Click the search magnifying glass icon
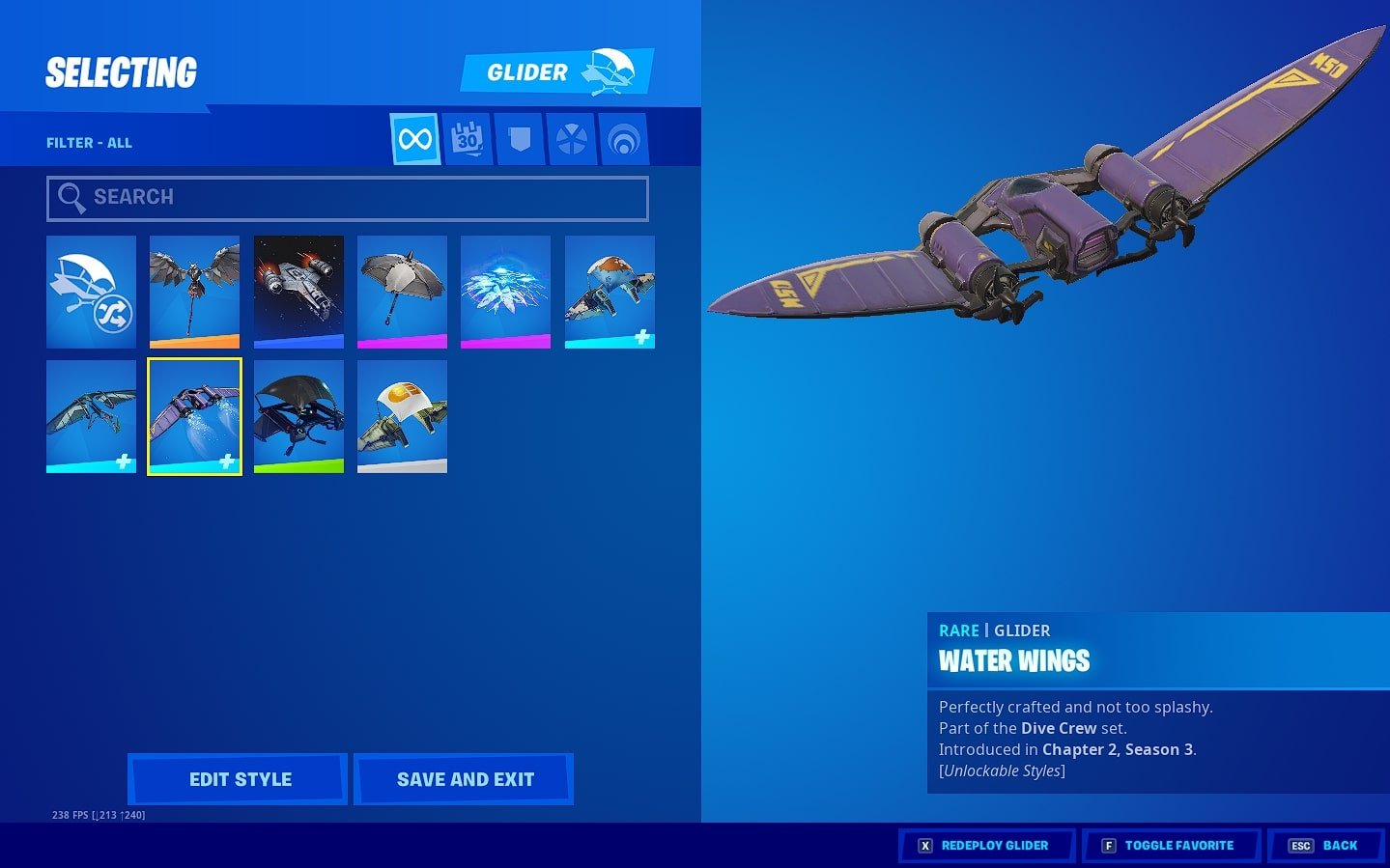 tap(71, 197)
